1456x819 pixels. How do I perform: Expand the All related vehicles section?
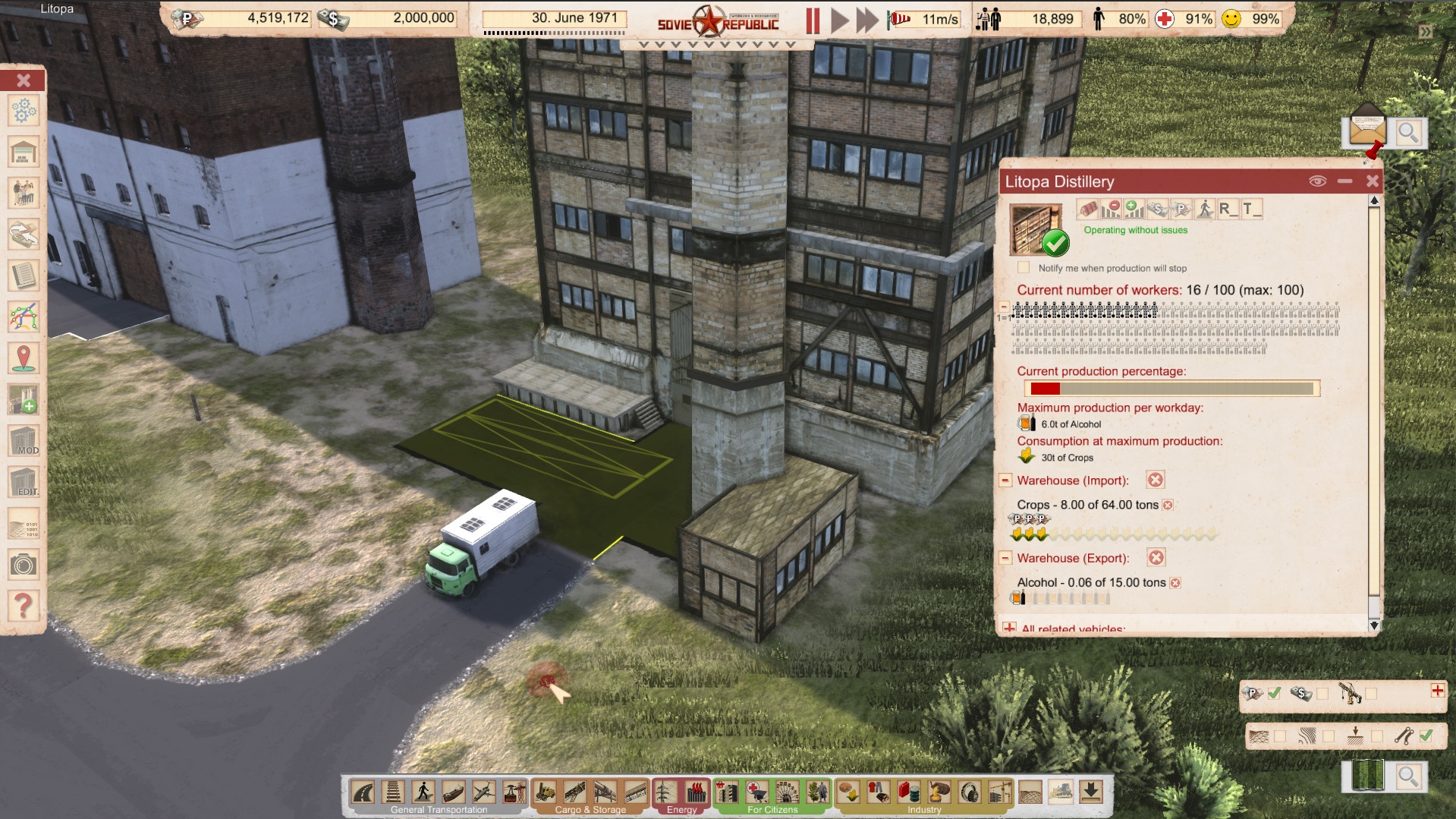coord(1009,628)
